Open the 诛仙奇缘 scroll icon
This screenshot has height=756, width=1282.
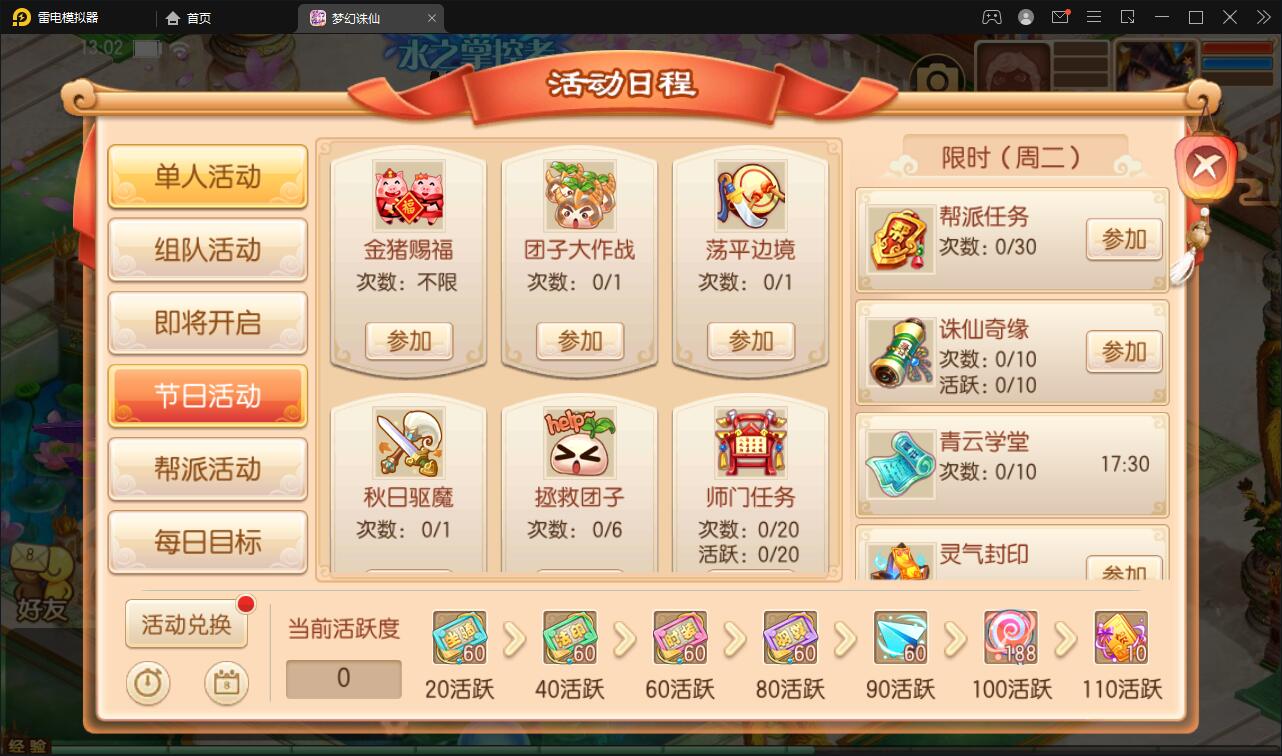click(899, 352)
